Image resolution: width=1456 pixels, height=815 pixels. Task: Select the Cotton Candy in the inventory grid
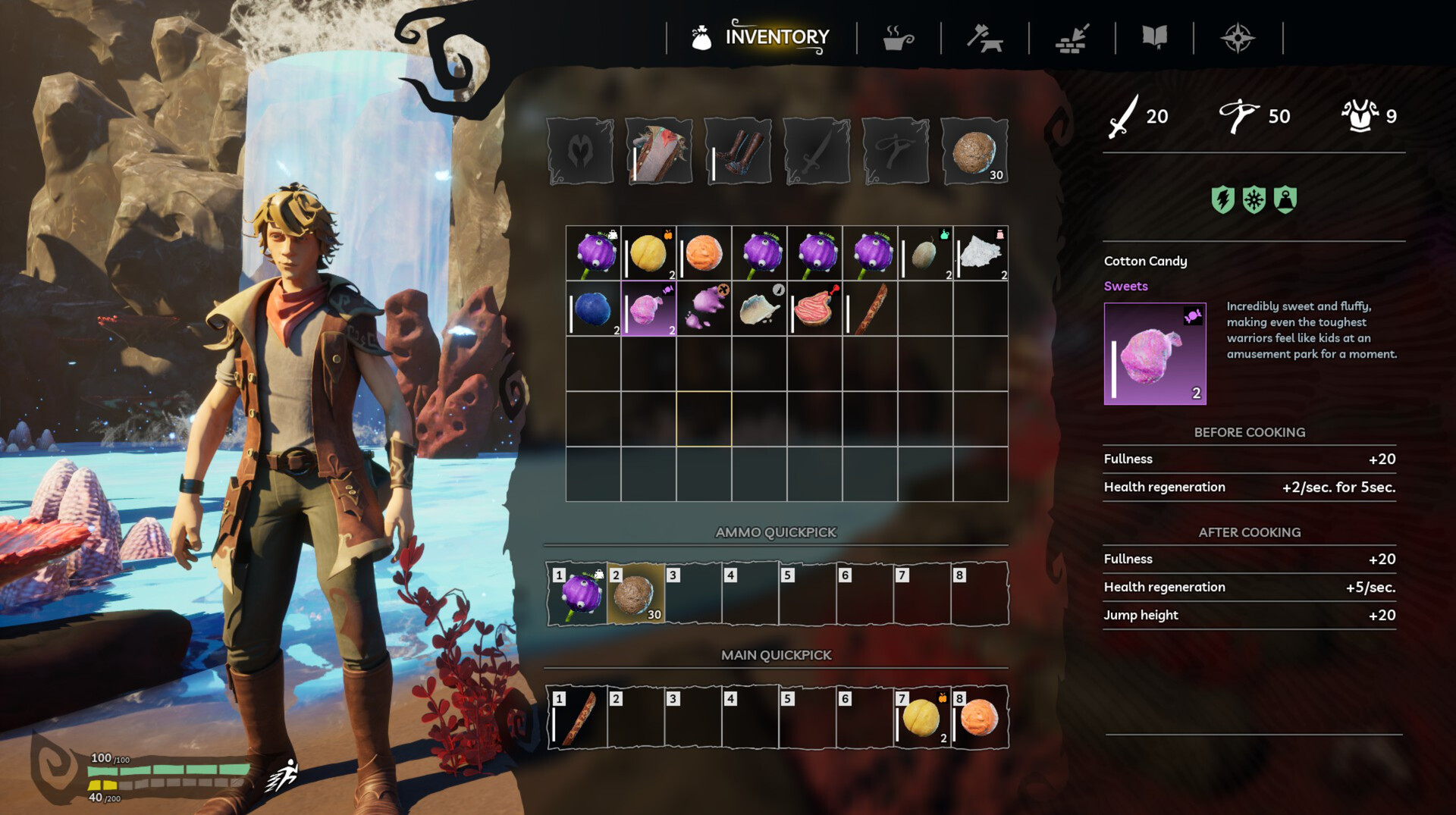[648, 309]
